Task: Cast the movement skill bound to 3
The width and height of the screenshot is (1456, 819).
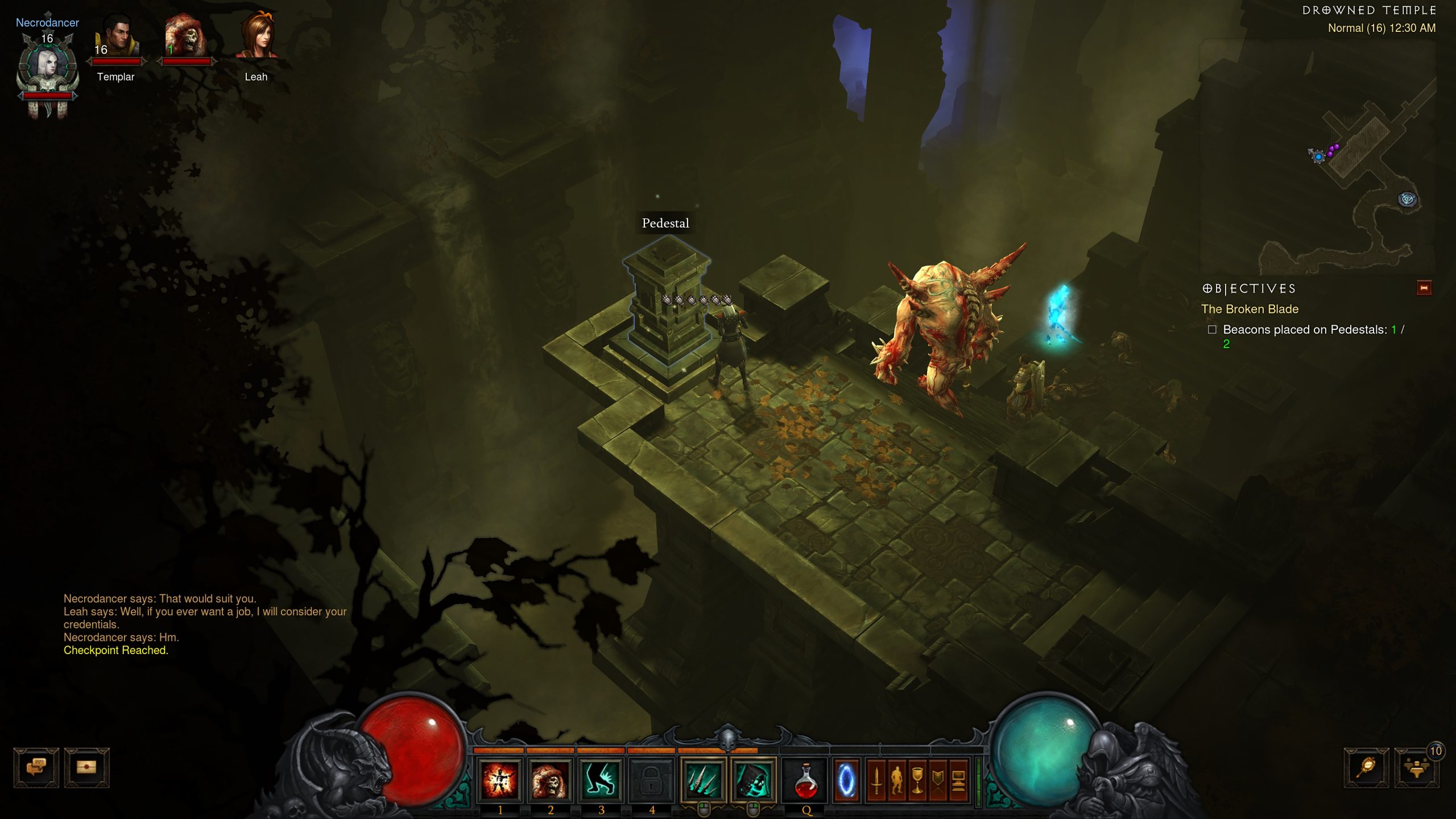Action: pyautogui.click(x=601, y=780)
